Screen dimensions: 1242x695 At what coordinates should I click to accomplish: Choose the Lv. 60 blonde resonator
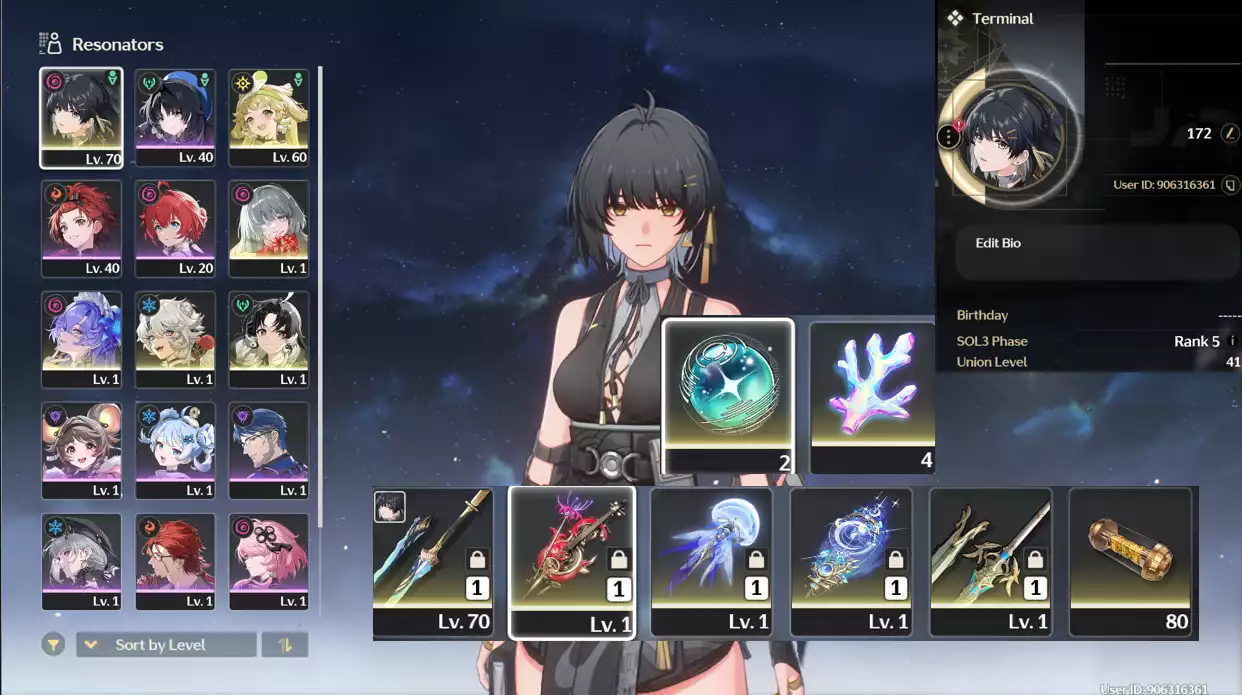268,117
